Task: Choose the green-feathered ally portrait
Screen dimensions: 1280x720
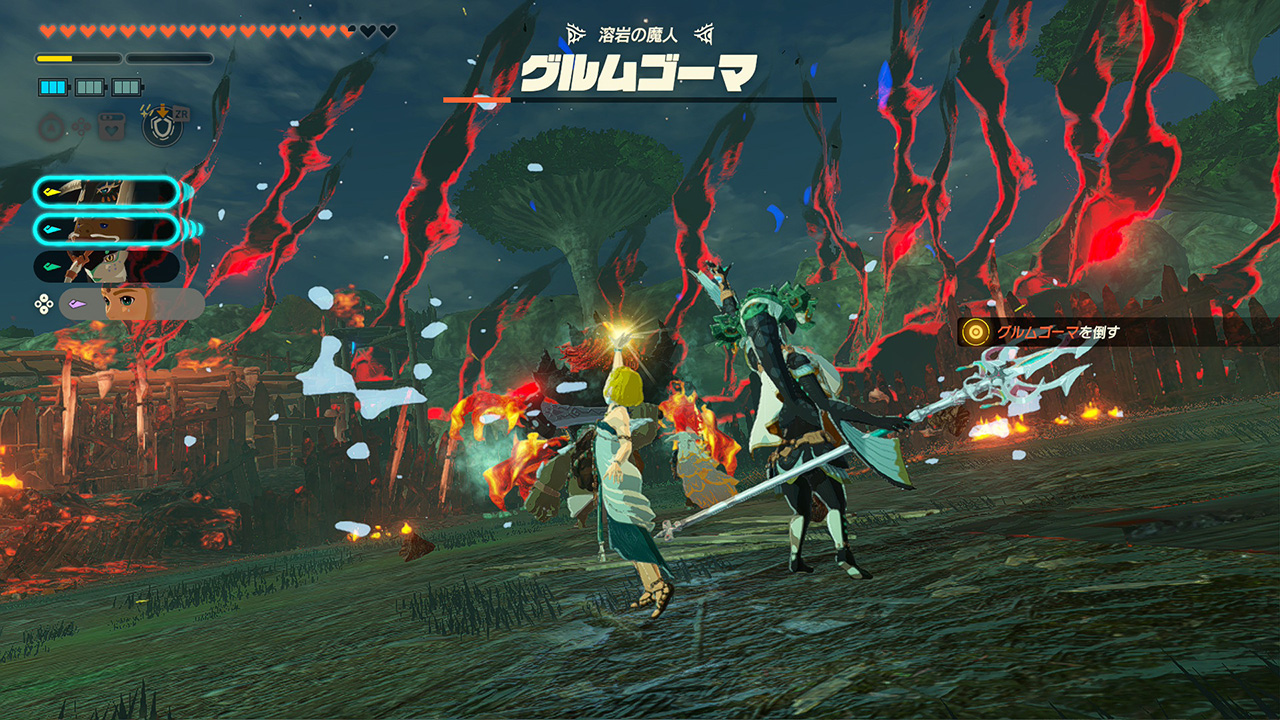Action: (107, 267)
